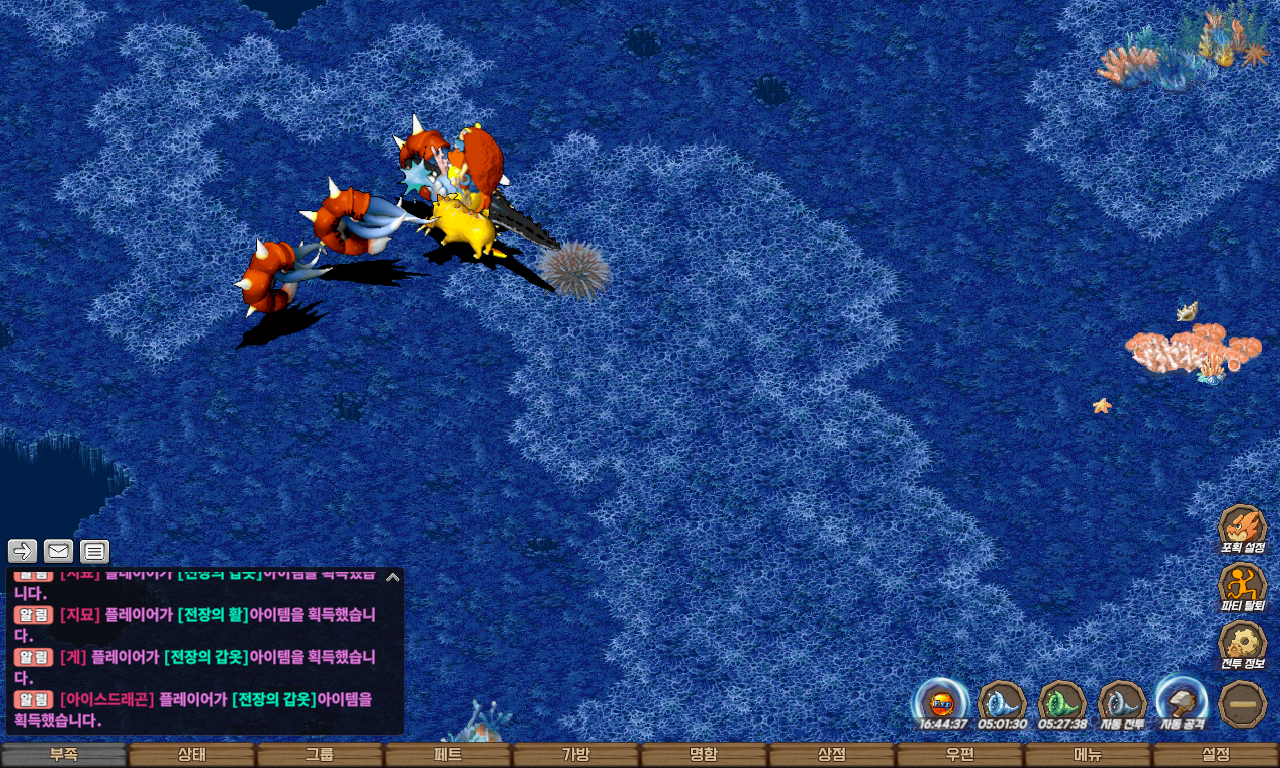The width and height of the screenshot is (1280, 768).
Task: Open the 부족 (tribe) menu
Action: (64, 755)
